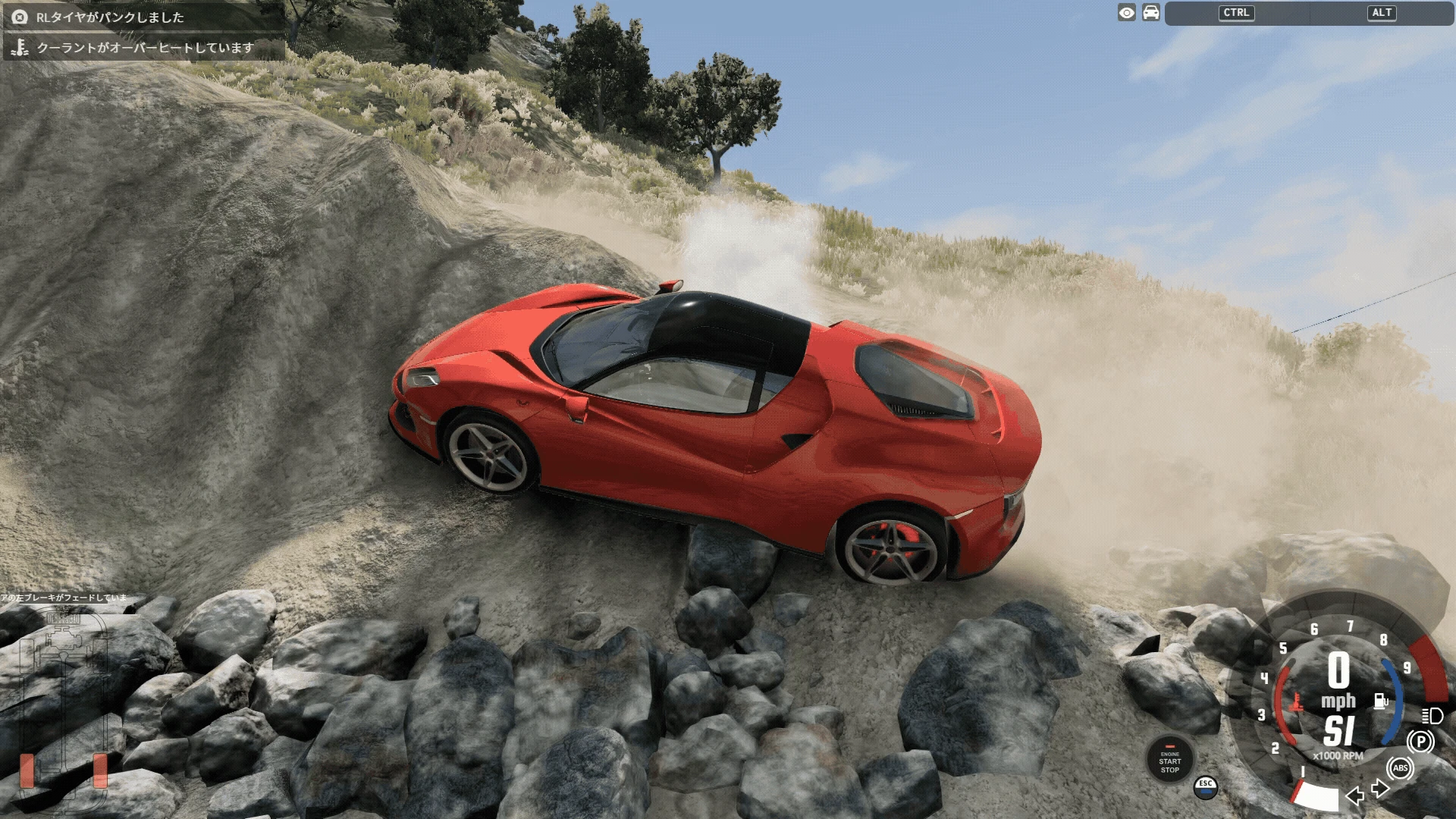The height and width of the screenshot is (819, 1456).
Task: Select the RL tire puncture notification
Action: click(x=144, y=17)
